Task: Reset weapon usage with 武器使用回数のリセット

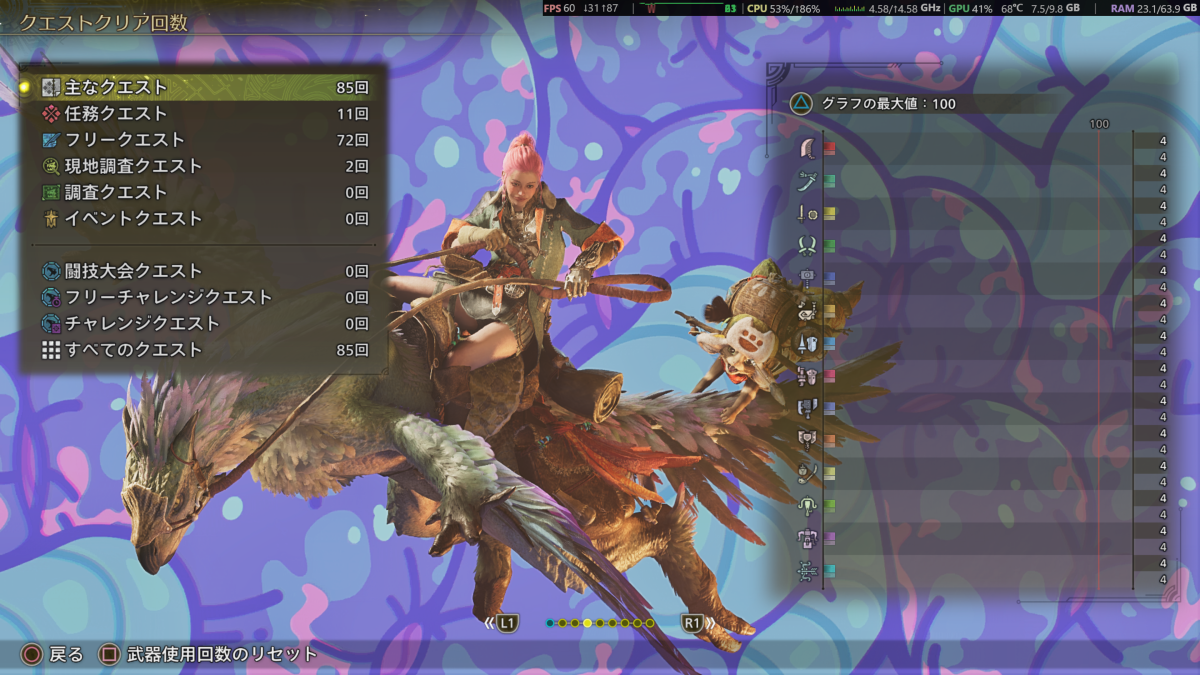Action: (208, 655)
